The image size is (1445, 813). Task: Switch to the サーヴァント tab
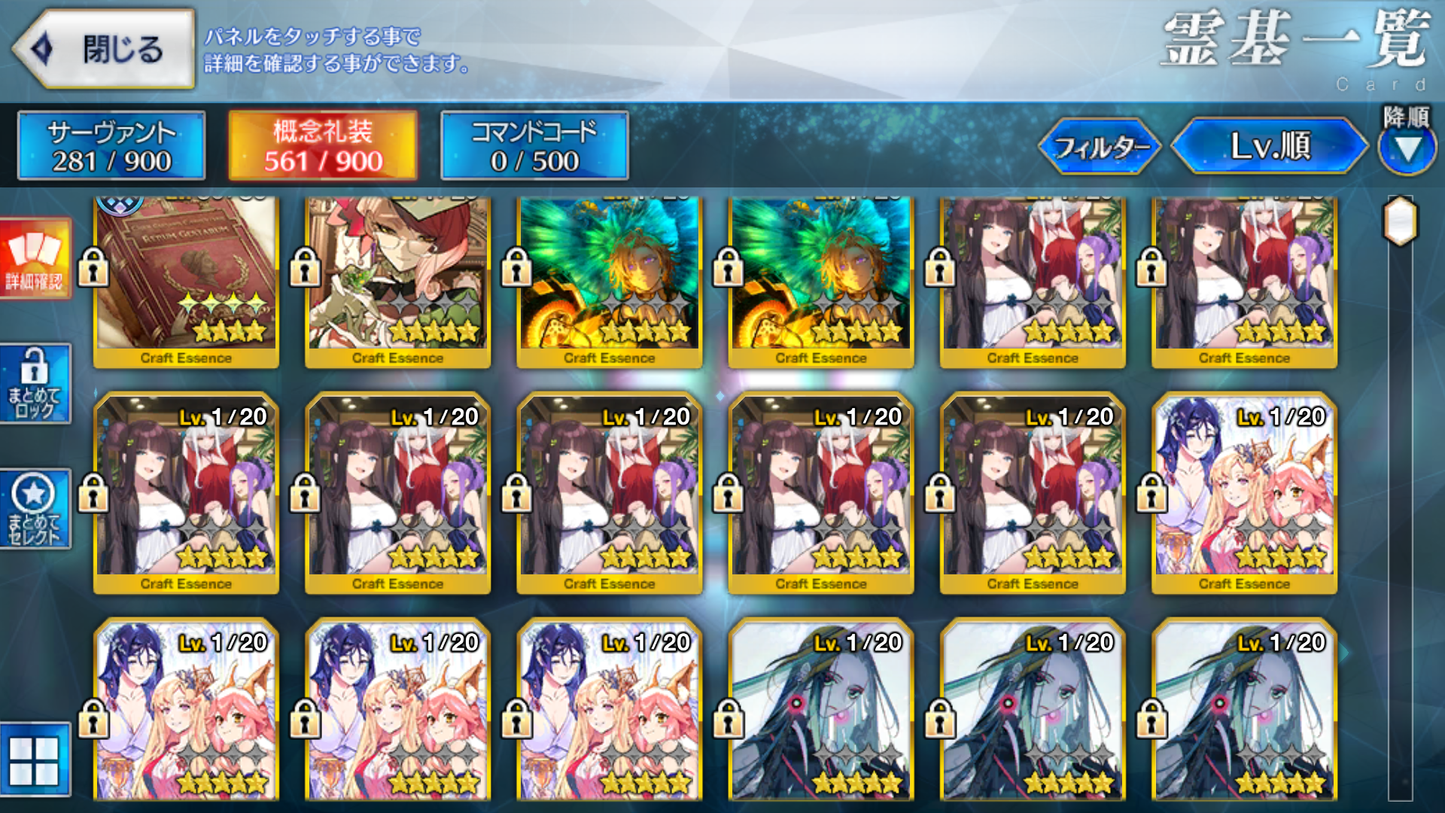tap(110, 144)
